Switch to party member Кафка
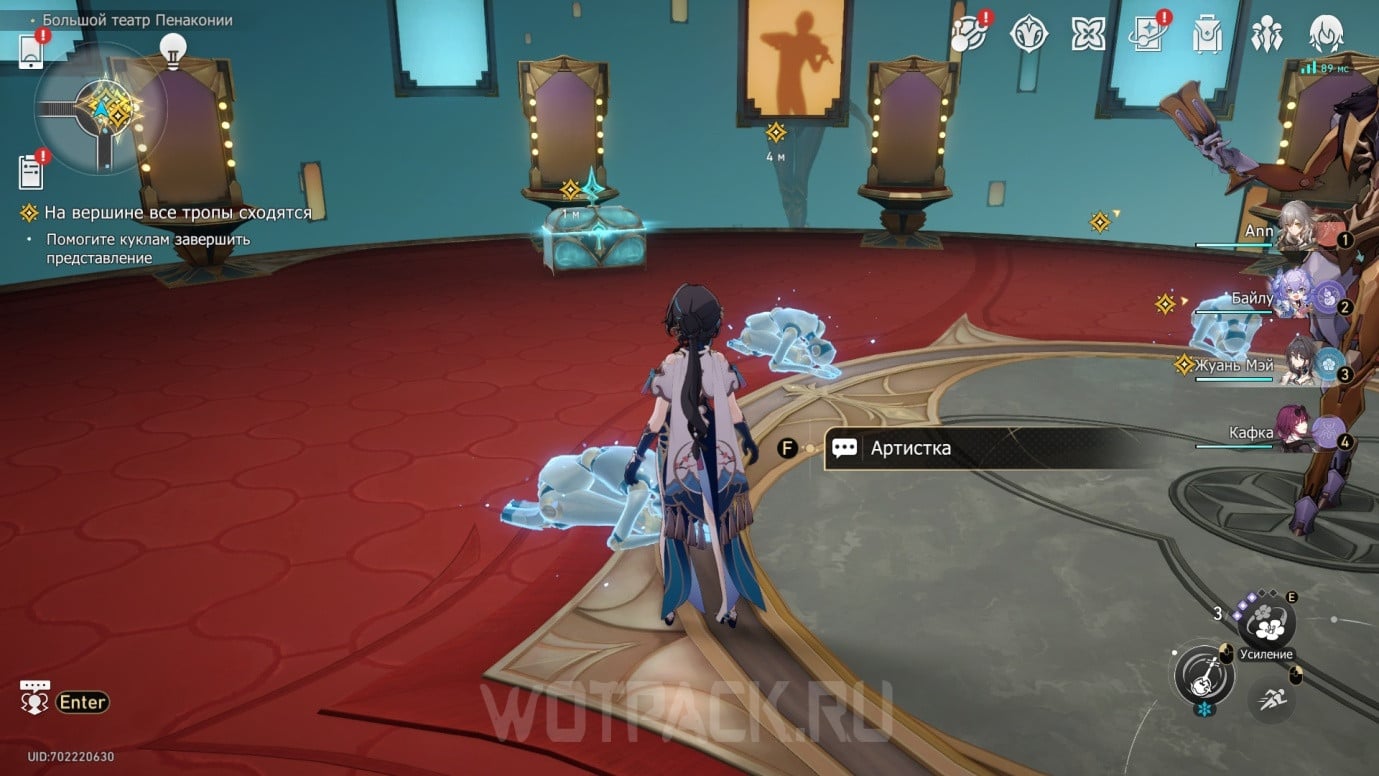Image resolution: width=1379 pixels, height=776 pixels. coord(1300,432)
